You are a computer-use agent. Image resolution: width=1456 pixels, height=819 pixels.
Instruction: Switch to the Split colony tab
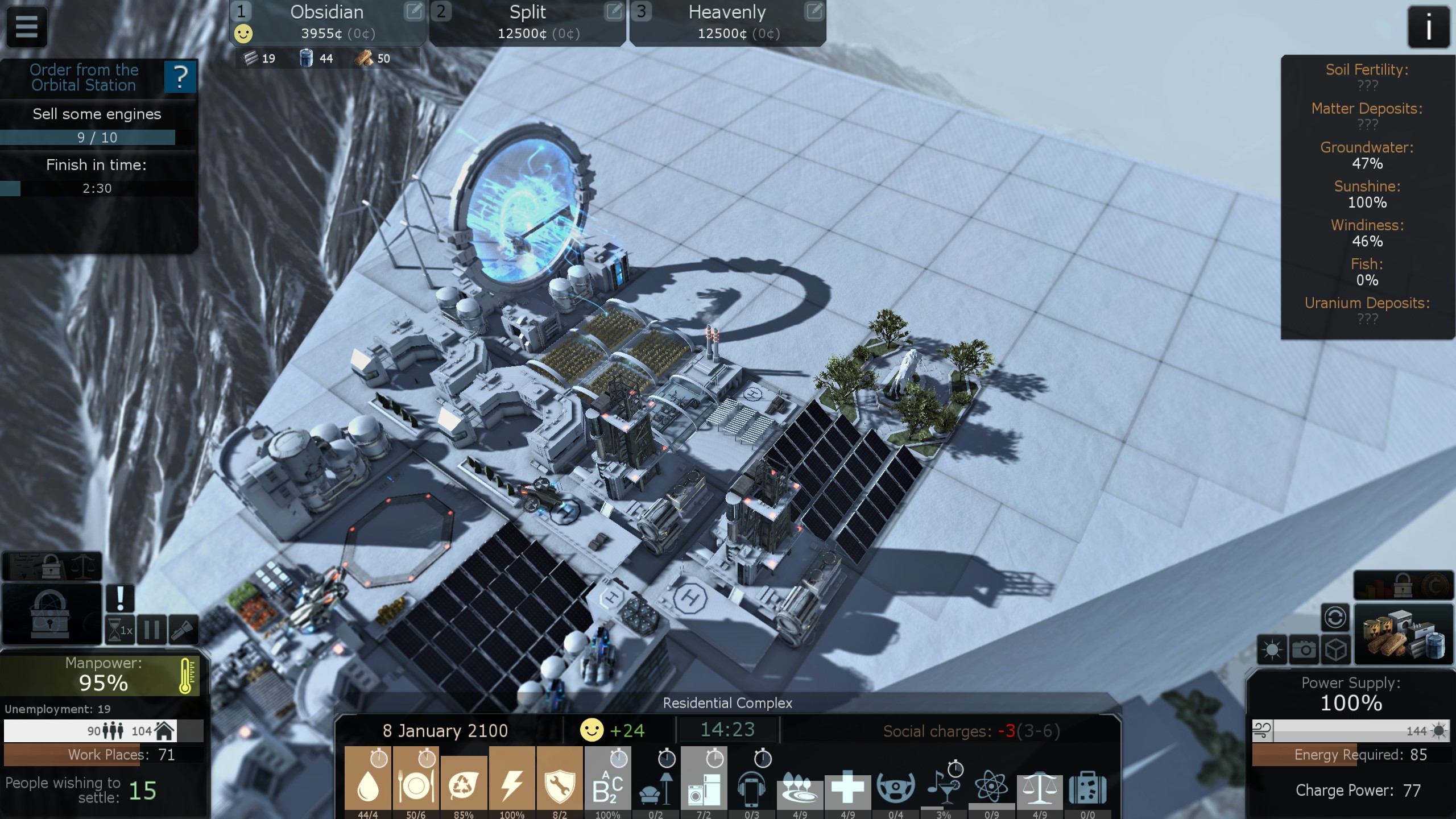[x=527, y=22]
